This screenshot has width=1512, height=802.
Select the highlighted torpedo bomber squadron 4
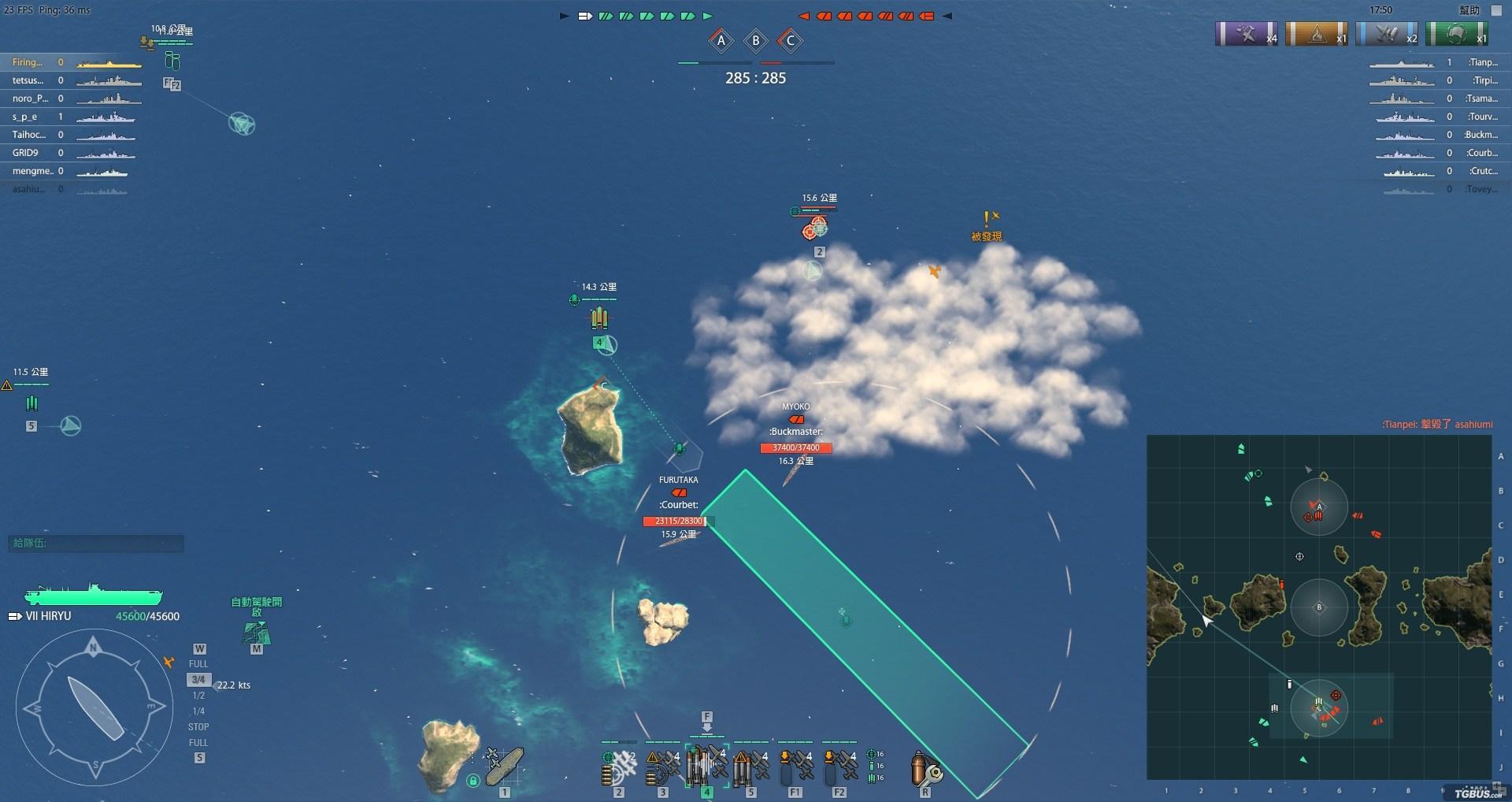pyautogui.click(x=706, y=764)
